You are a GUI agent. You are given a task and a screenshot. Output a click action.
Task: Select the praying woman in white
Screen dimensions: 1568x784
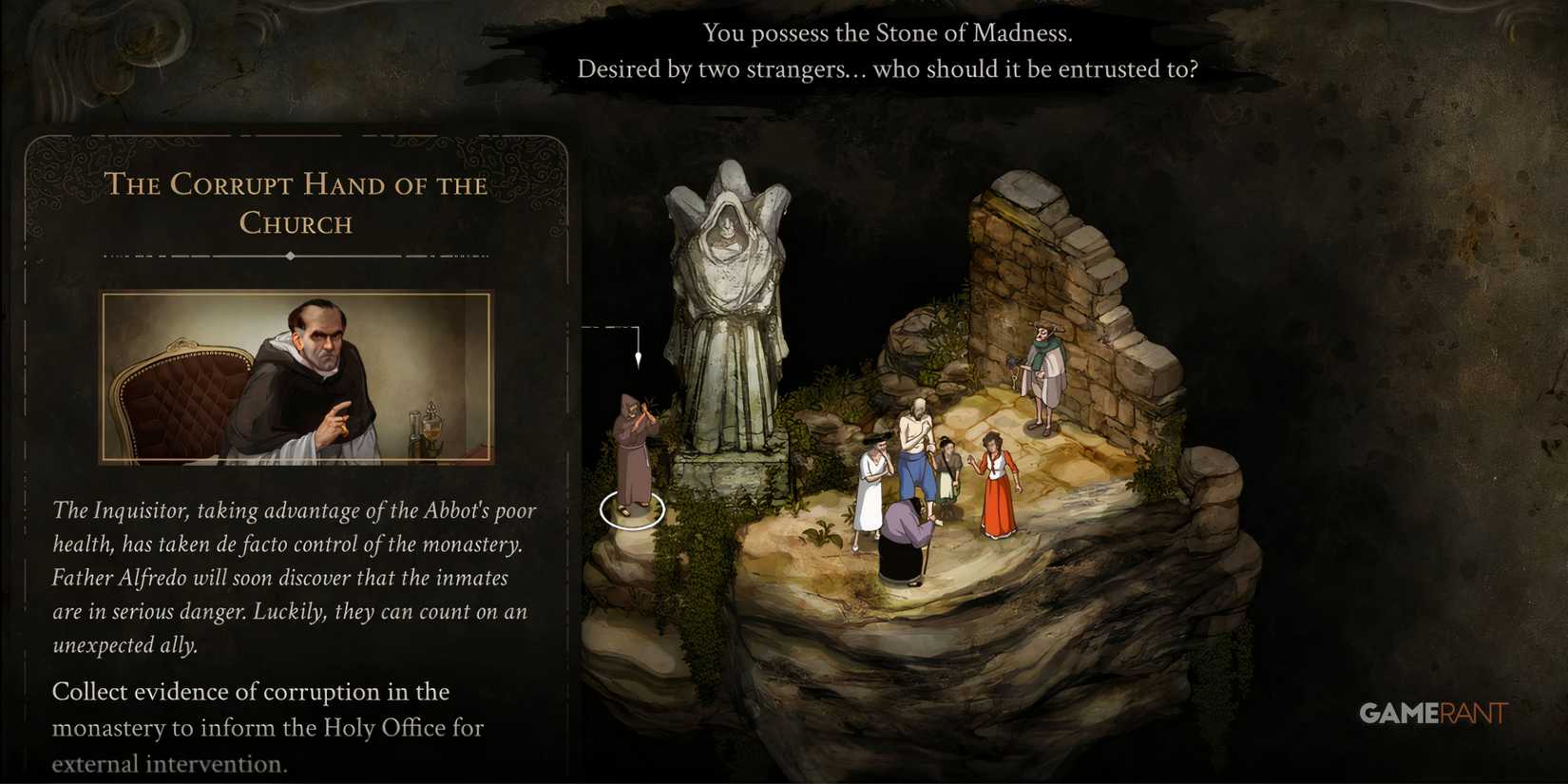870,475
